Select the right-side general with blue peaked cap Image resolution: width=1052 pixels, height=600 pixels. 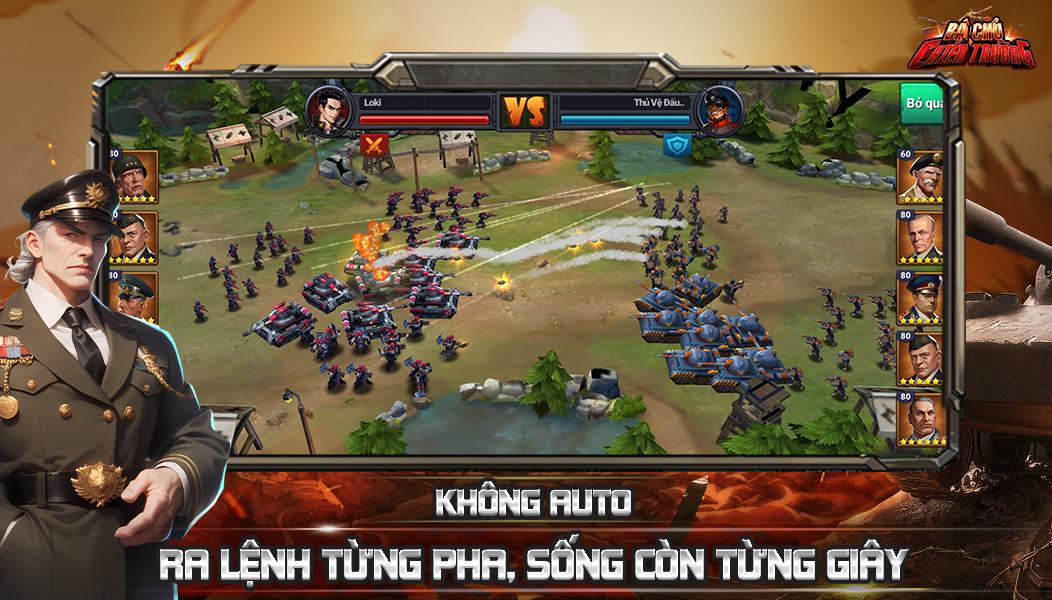click(x=920, y=297)
